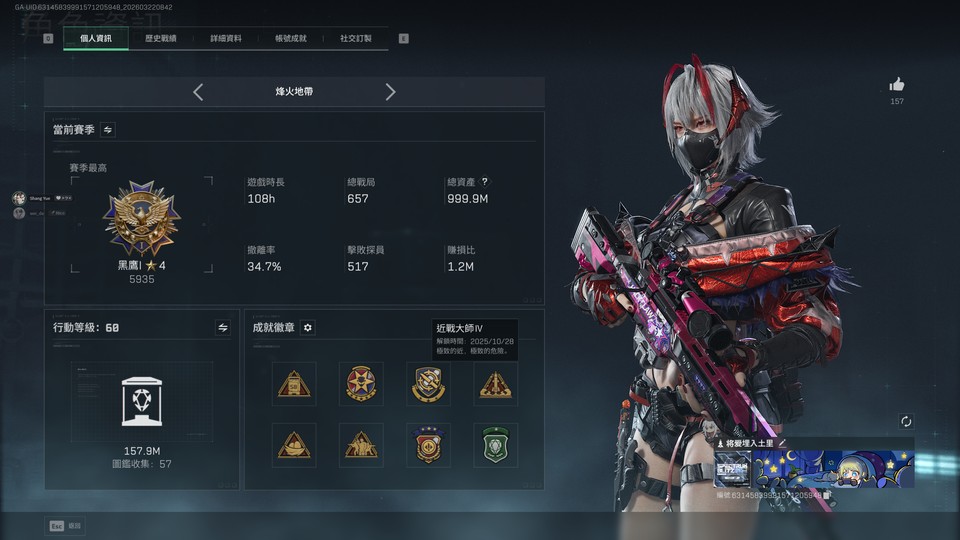
Task: Go to the 社交訂製 tab
Action: click(x=355, y=39)
